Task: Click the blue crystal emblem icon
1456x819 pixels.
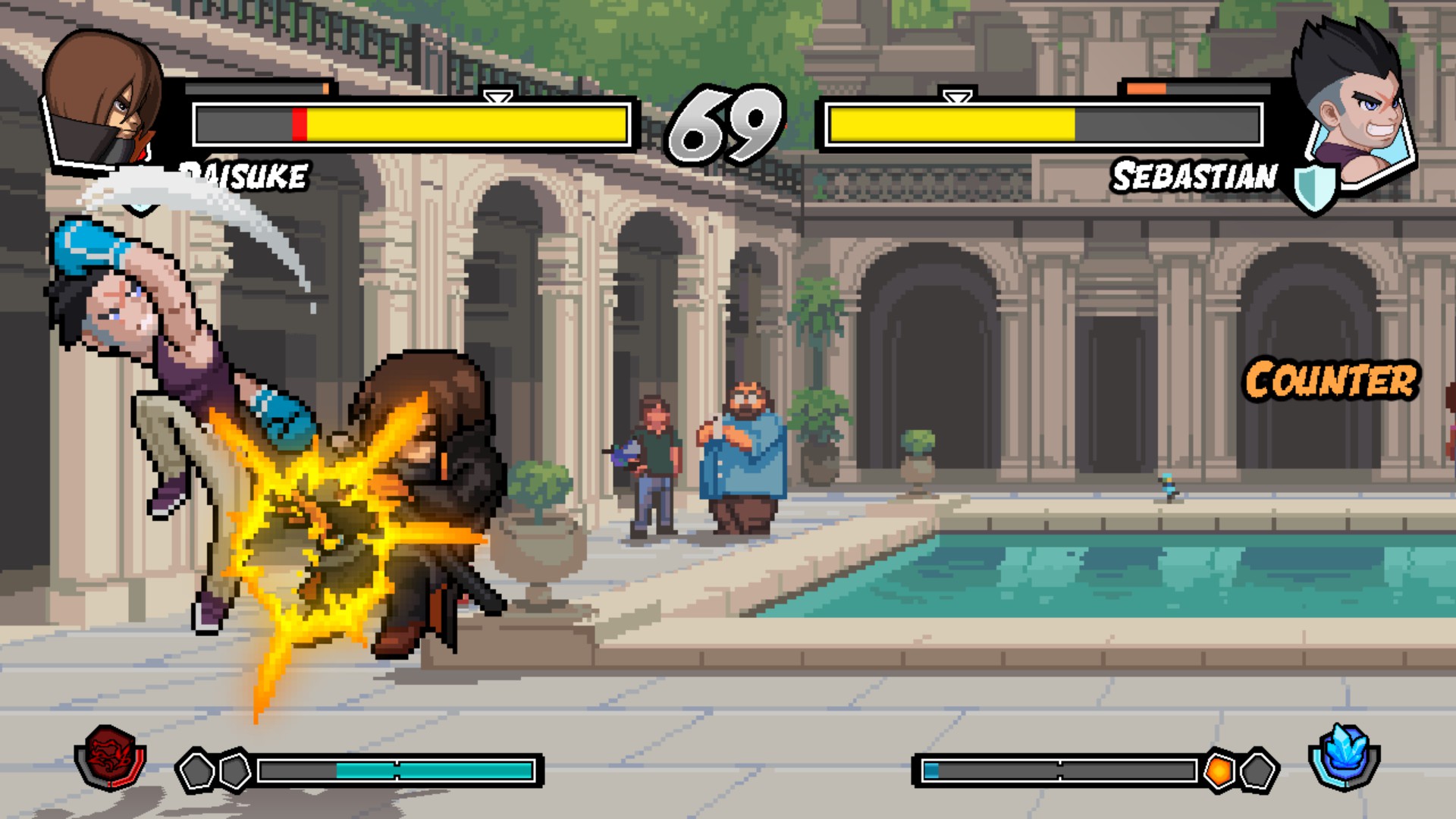Action: pos(1345,757)
